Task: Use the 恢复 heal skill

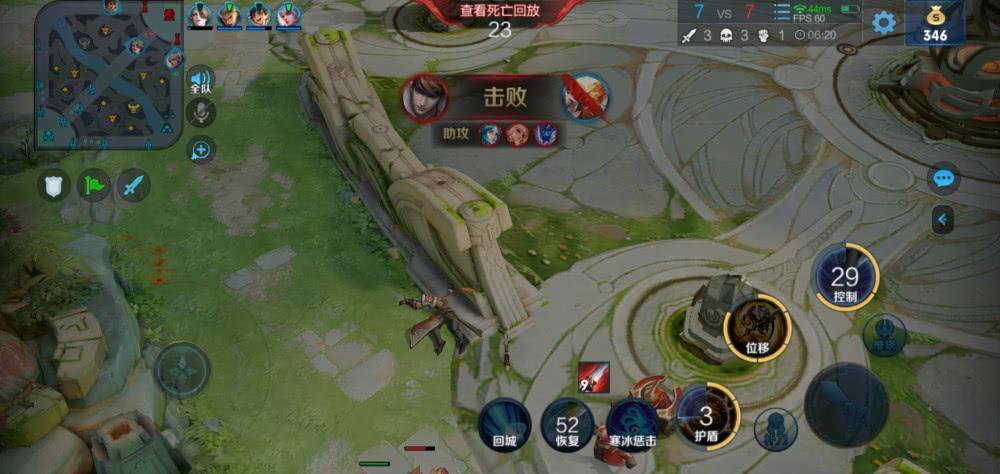Action: coord(567,425)
